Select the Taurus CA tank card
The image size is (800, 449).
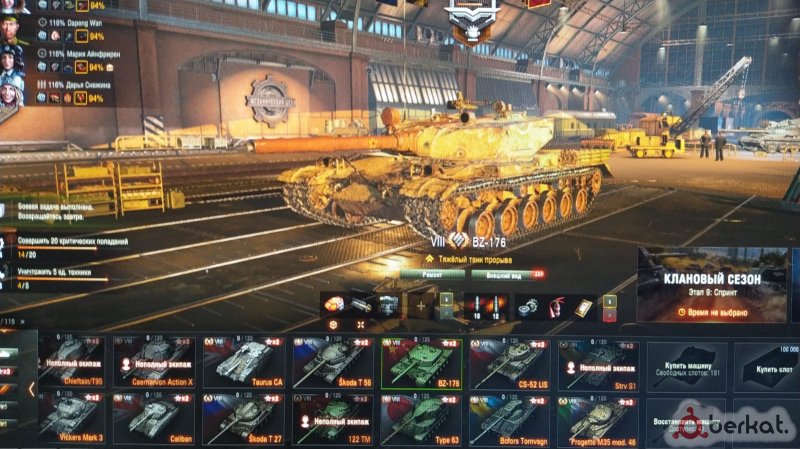coord(244,362)
